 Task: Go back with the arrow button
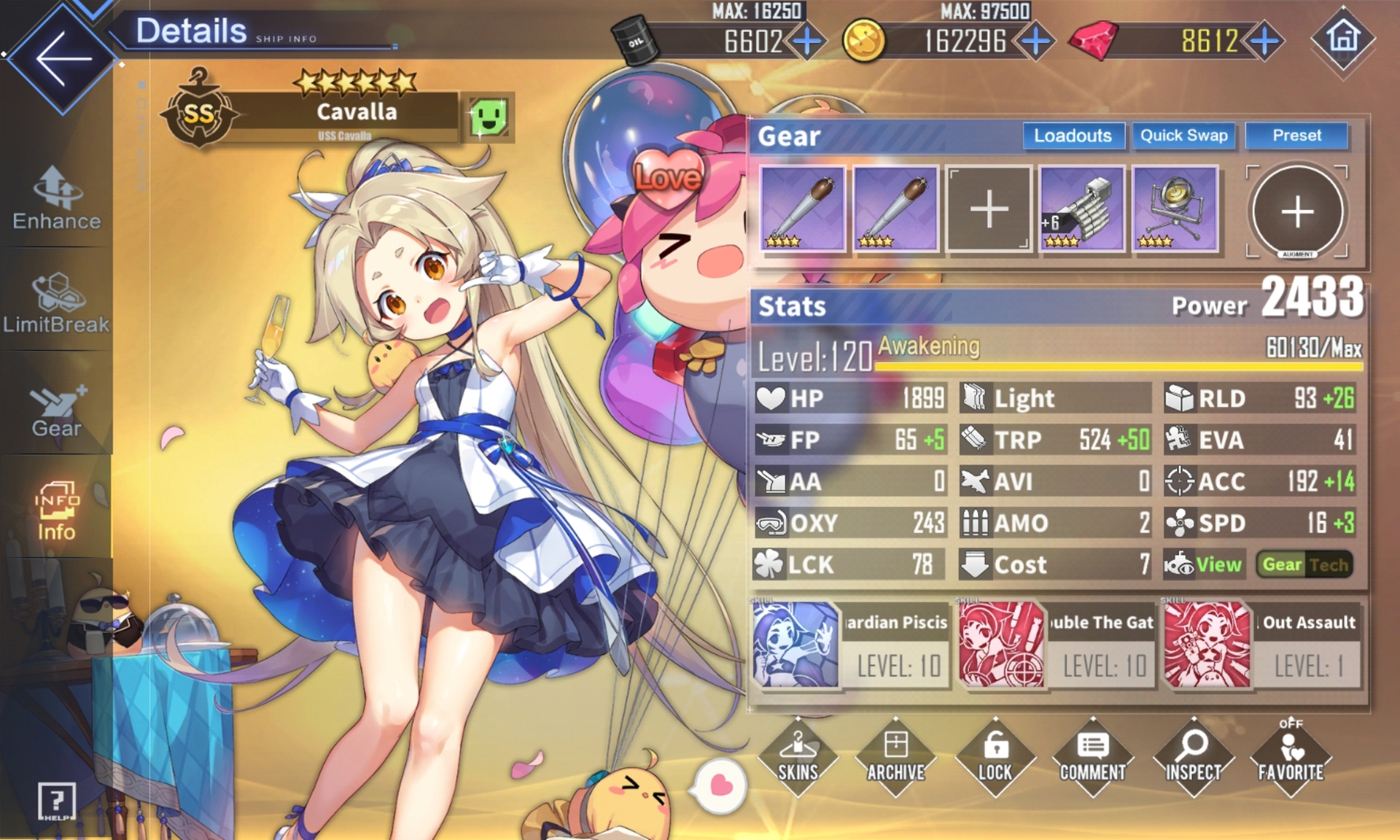pos(63,58)
